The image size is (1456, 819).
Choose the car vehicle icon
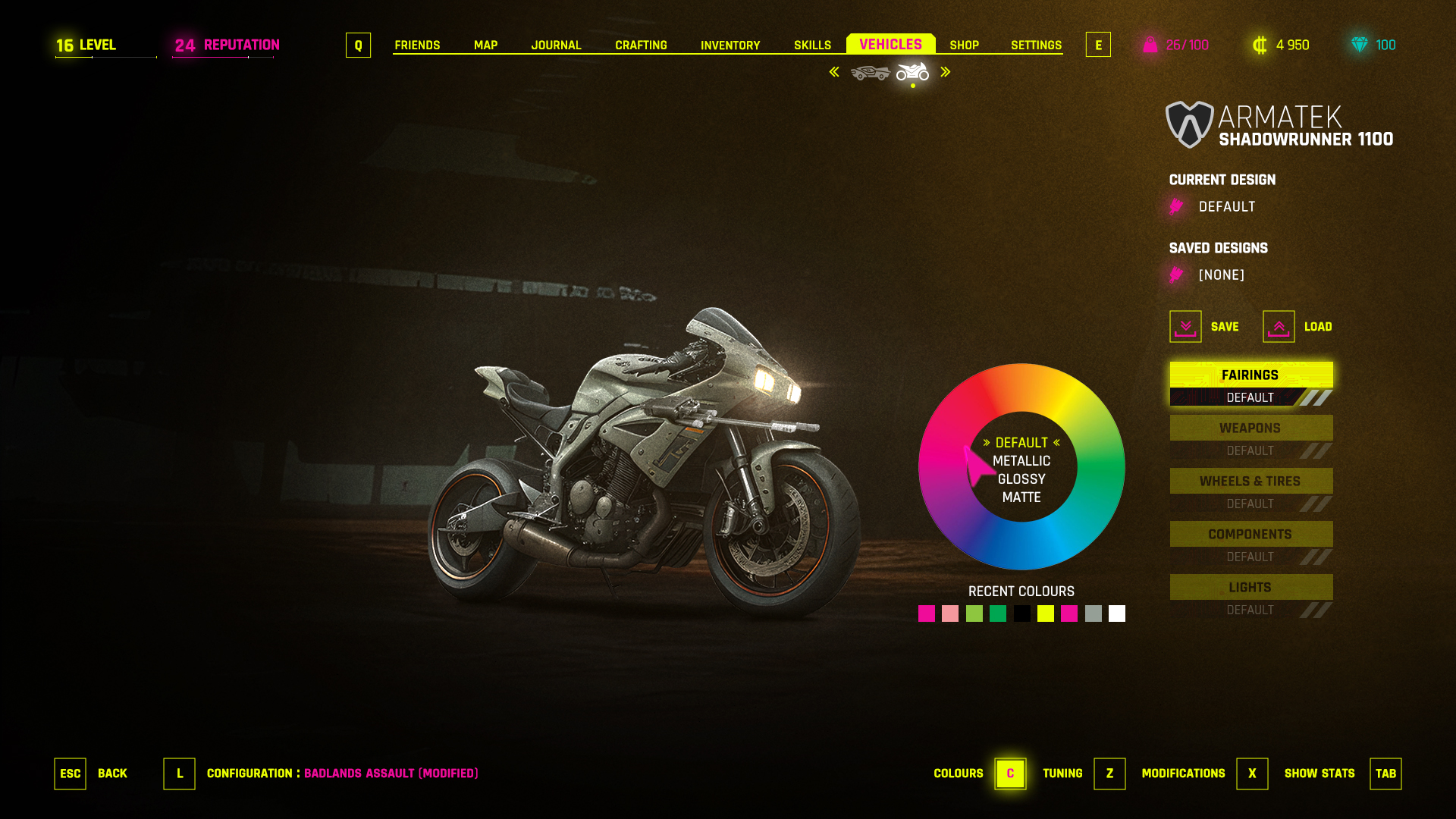point(870,73)
